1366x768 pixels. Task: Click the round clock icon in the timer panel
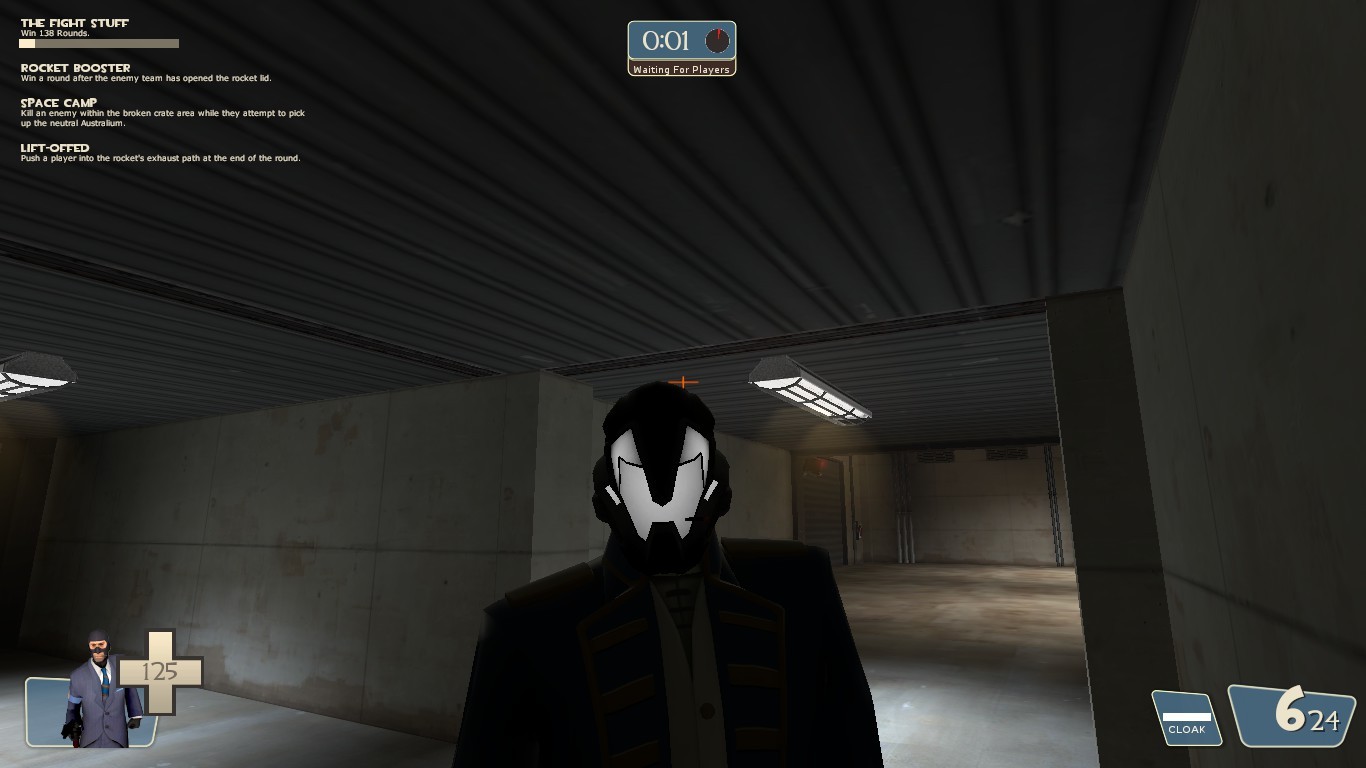716,42
